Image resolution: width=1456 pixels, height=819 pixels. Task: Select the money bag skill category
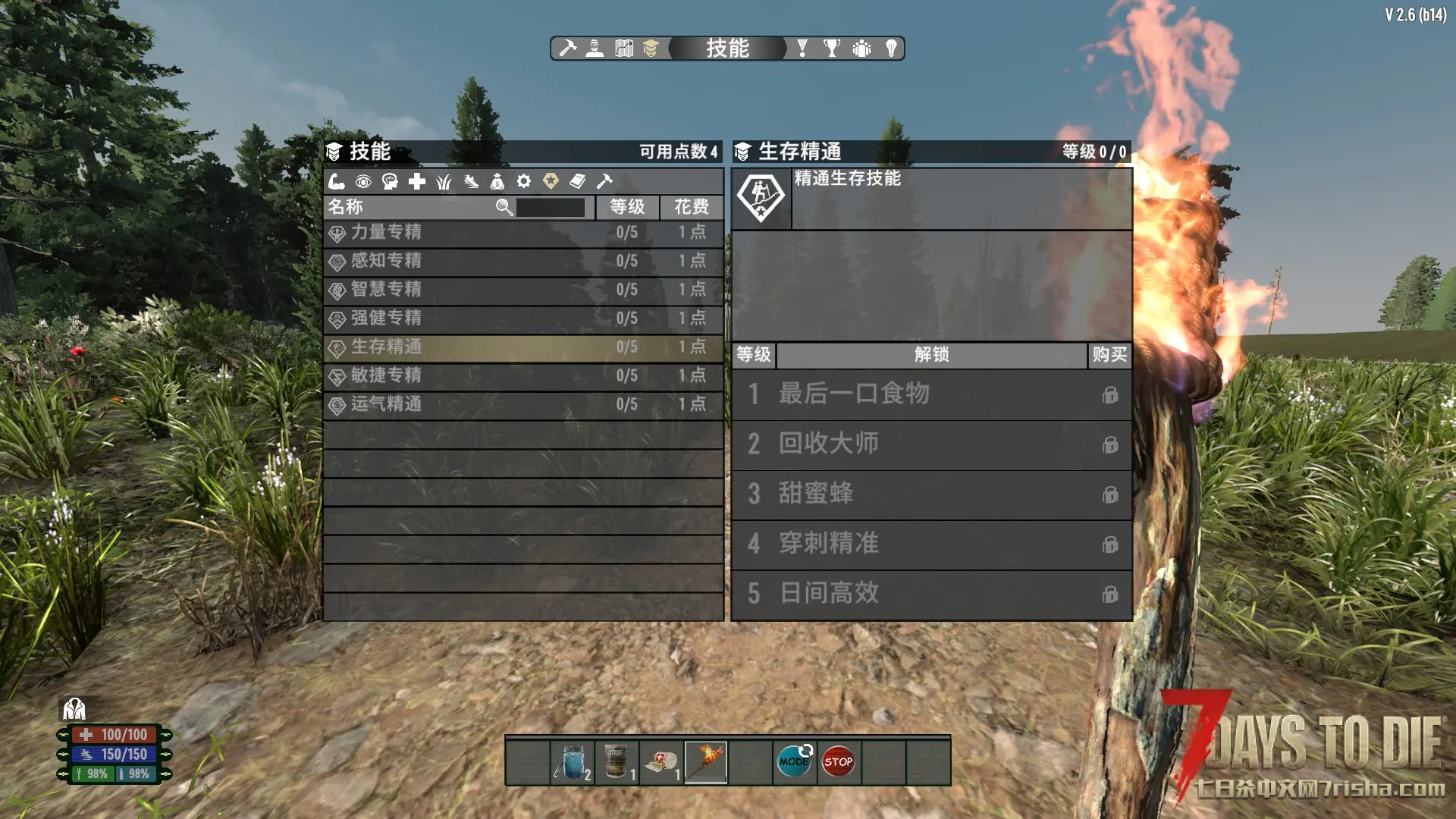coord(497,181)
